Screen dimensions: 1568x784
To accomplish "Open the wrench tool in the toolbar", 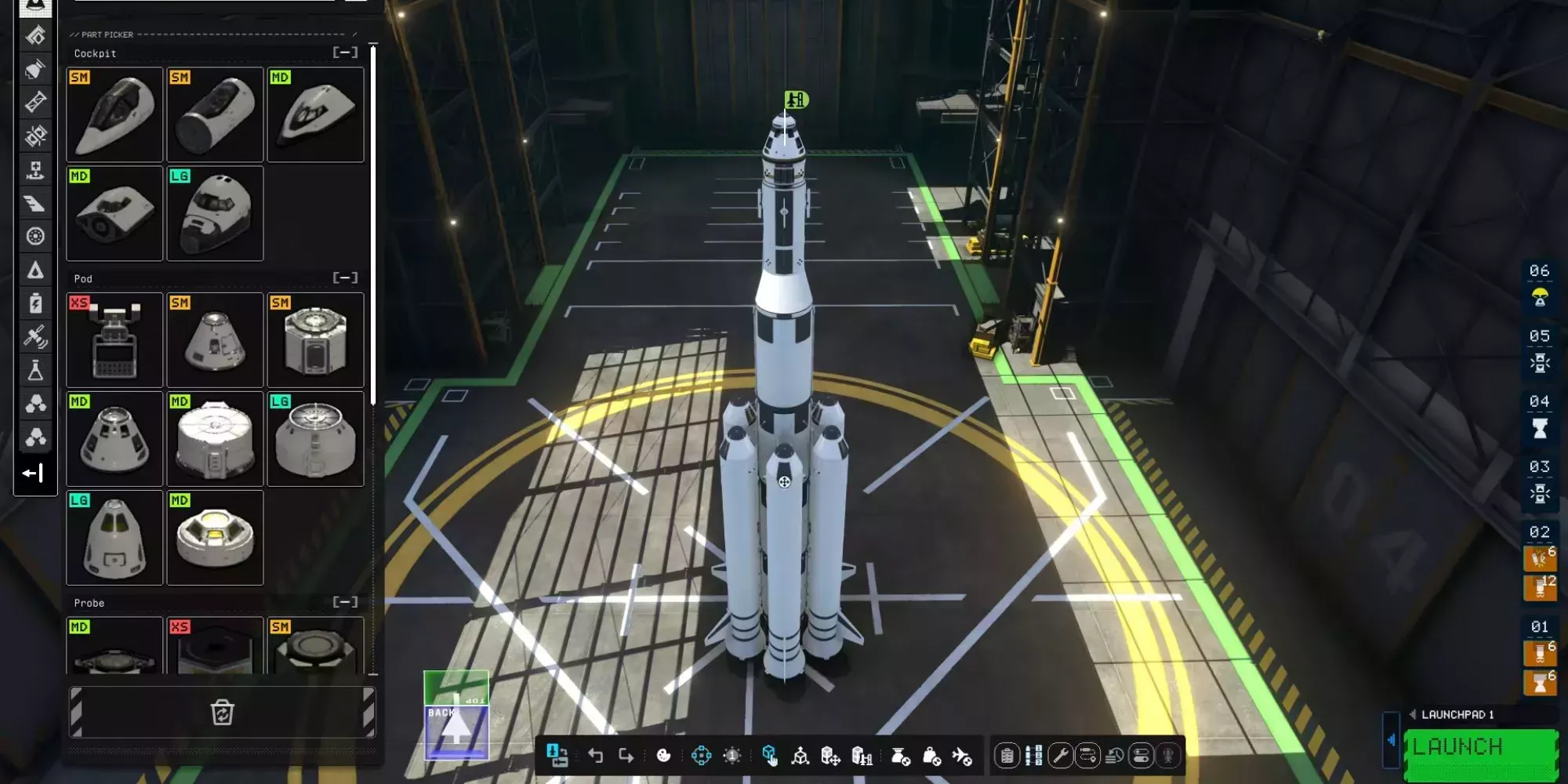I will (1060, 755).
